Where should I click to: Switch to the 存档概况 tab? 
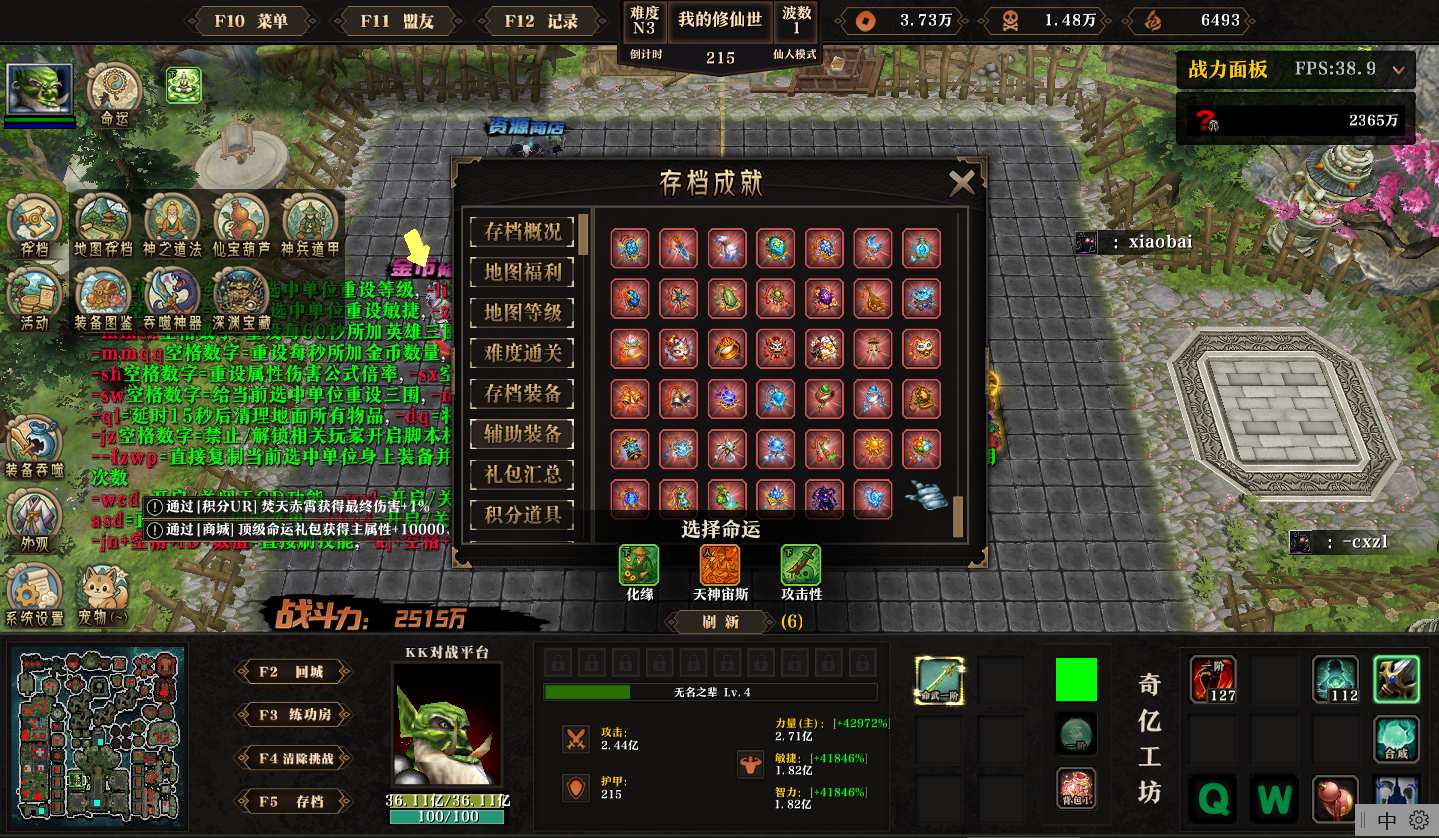(x=523, y=231)
